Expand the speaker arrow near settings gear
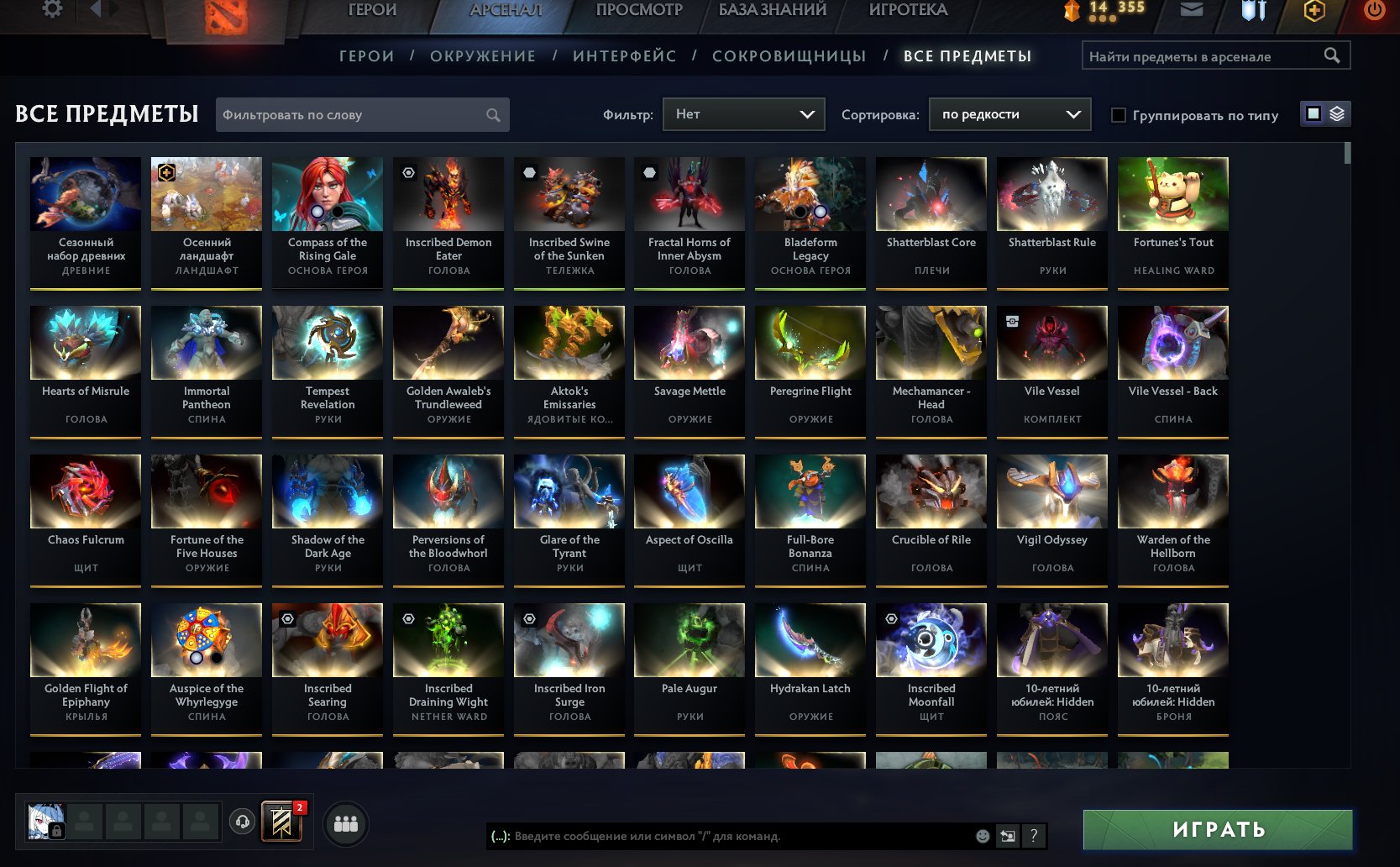Screen dimensions: 1400x867 tap(94, 9)
